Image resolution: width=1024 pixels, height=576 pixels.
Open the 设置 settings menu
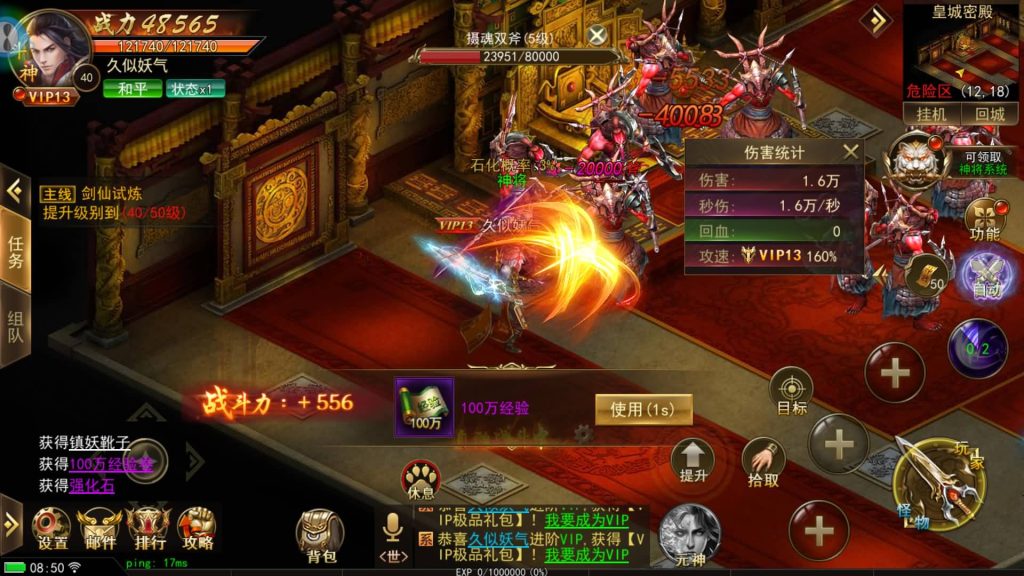pos(52,527)
